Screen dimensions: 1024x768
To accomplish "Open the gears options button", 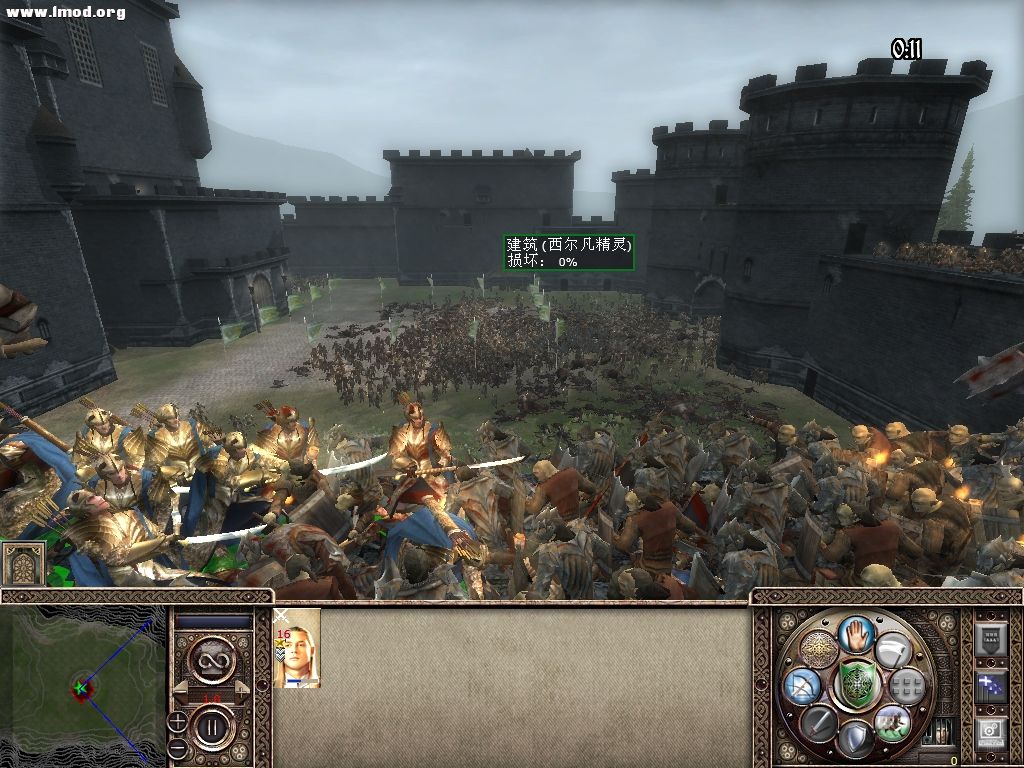I will pos(990,733).
